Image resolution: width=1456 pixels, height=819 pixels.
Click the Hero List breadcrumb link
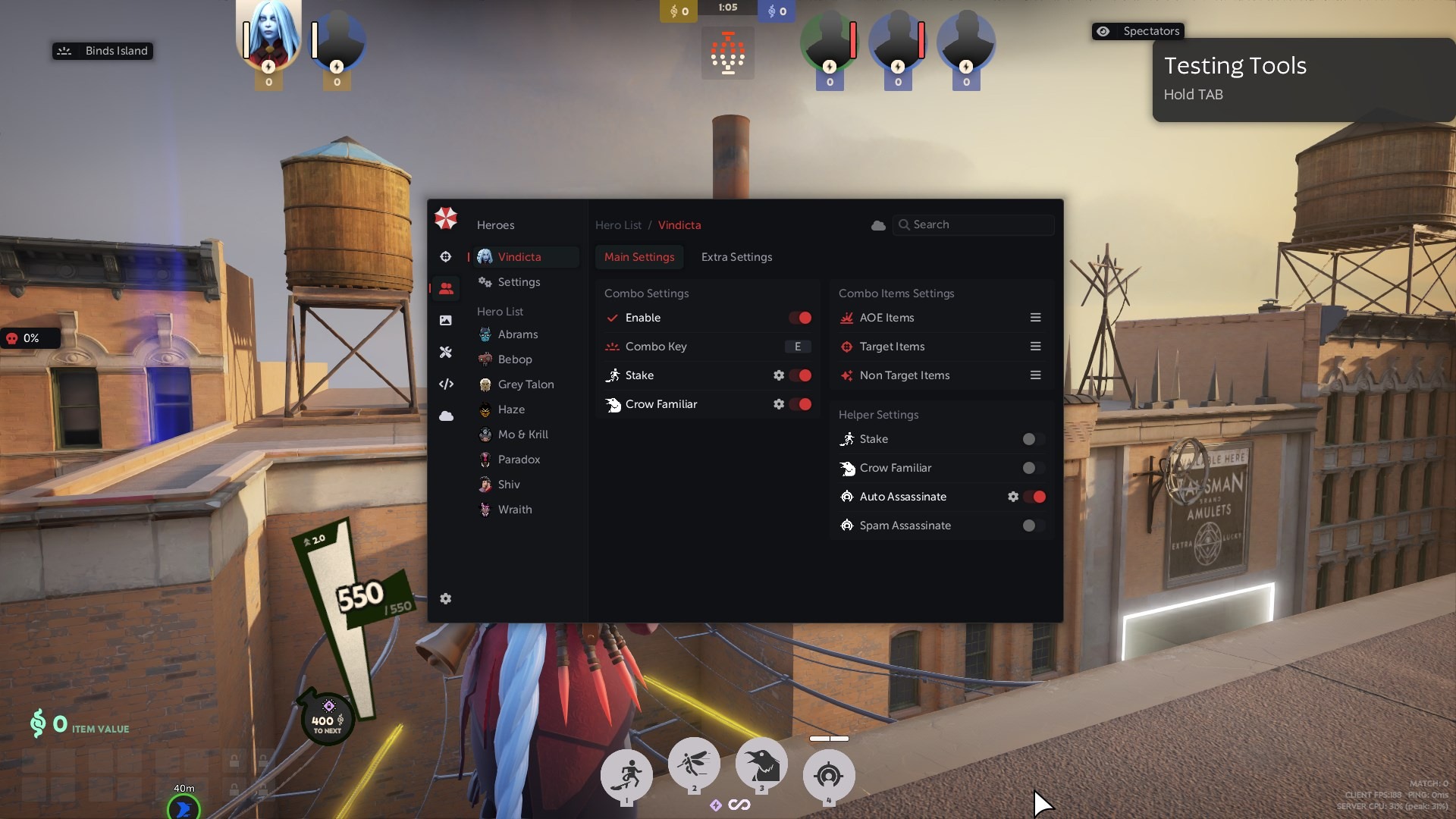tap(618, 225)
